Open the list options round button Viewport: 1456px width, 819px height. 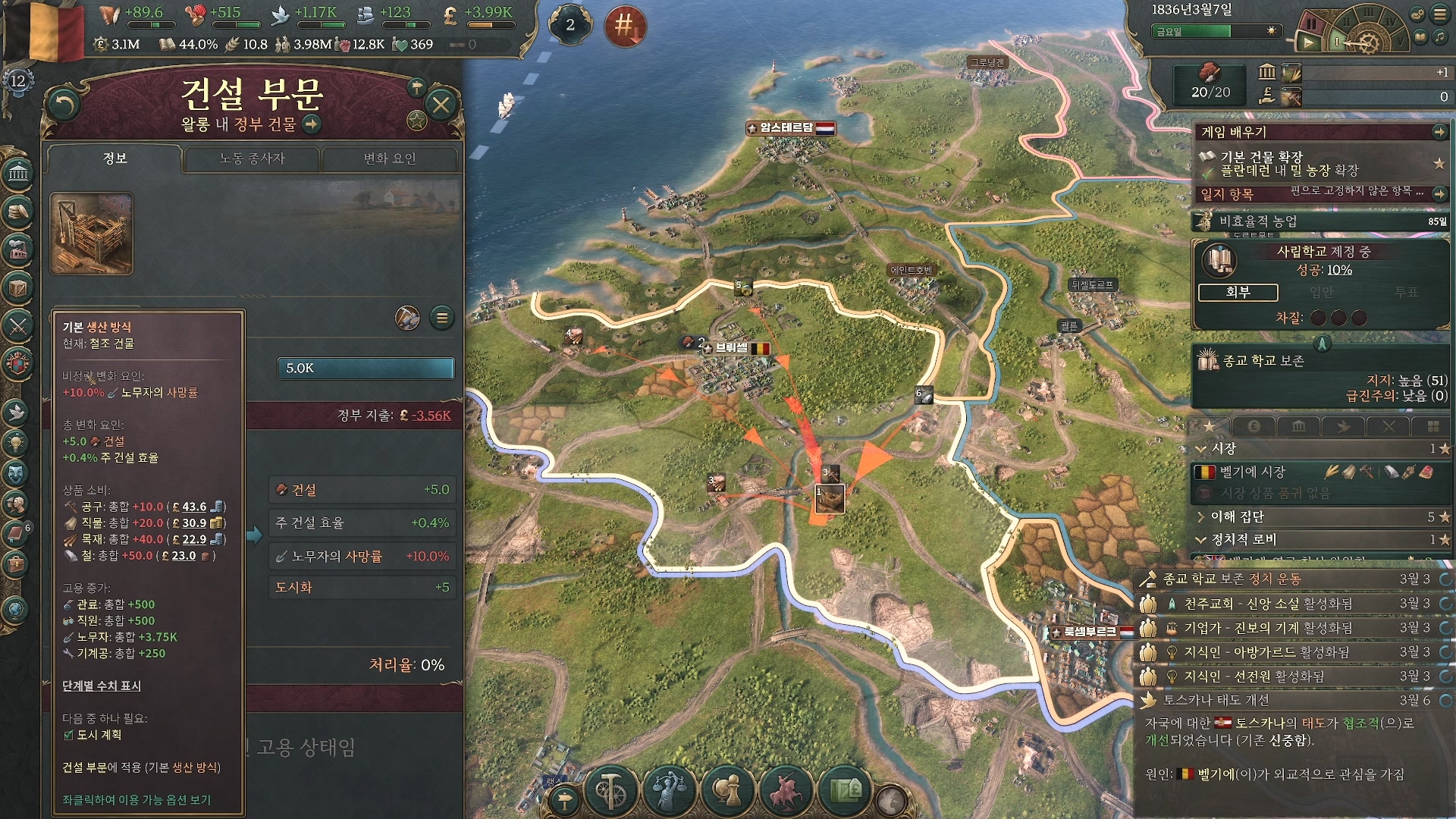click(442, 318)
